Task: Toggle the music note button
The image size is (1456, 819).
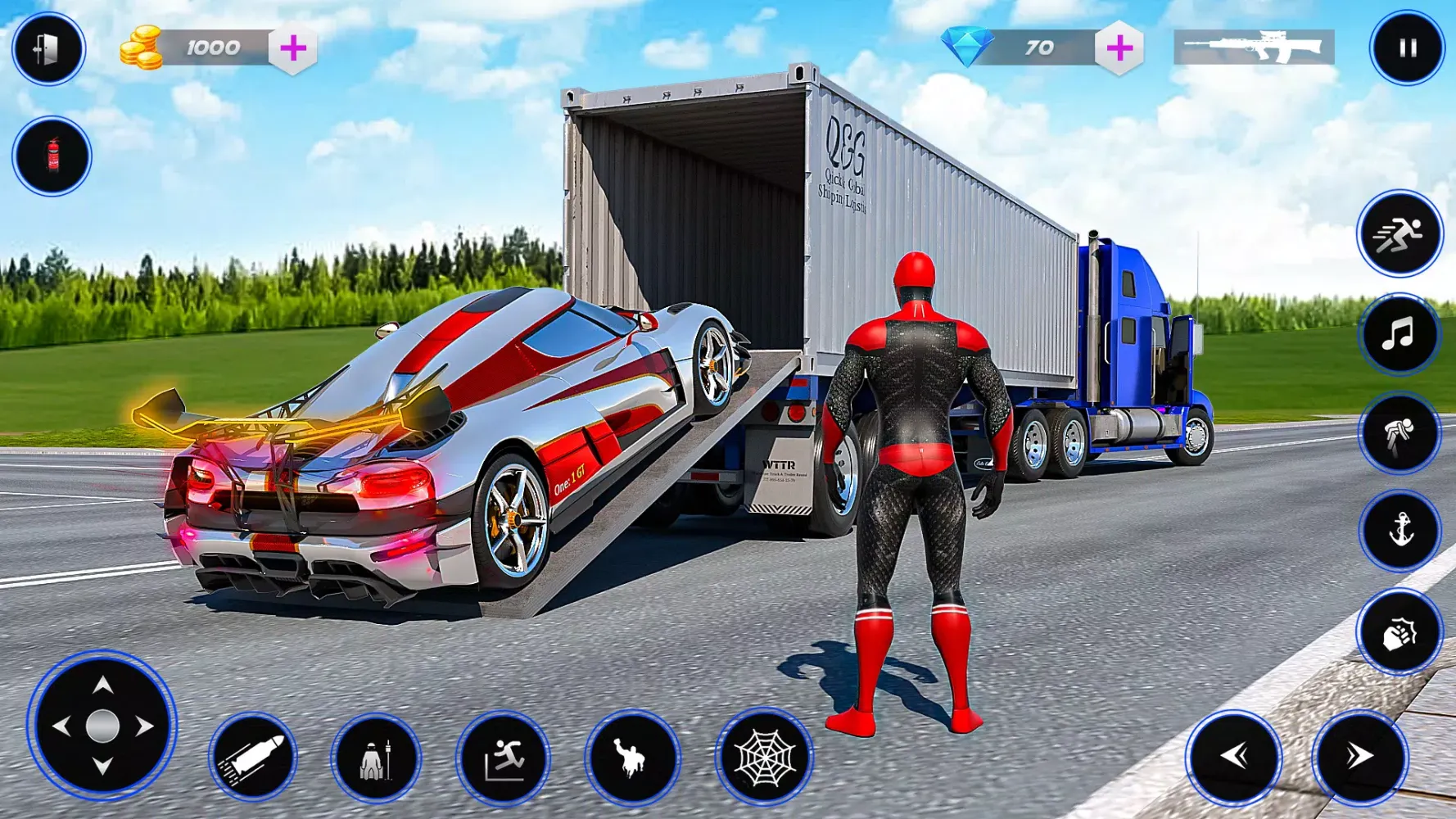Action: click(x=1399, y=334)
